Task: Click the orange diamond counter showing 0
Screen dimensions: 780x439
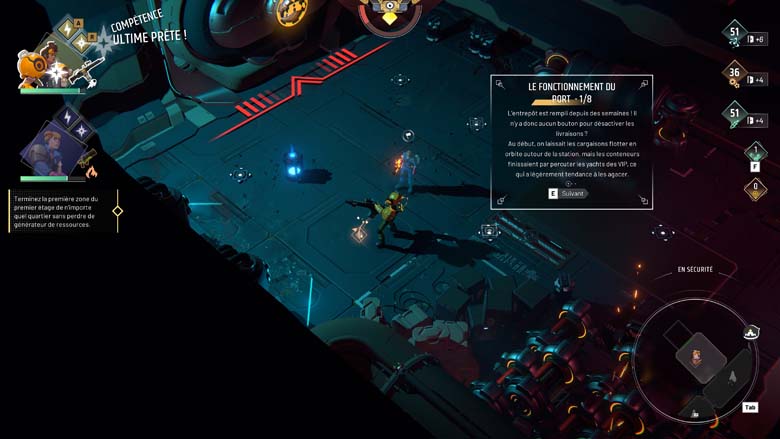Action: tap(756, 187)
